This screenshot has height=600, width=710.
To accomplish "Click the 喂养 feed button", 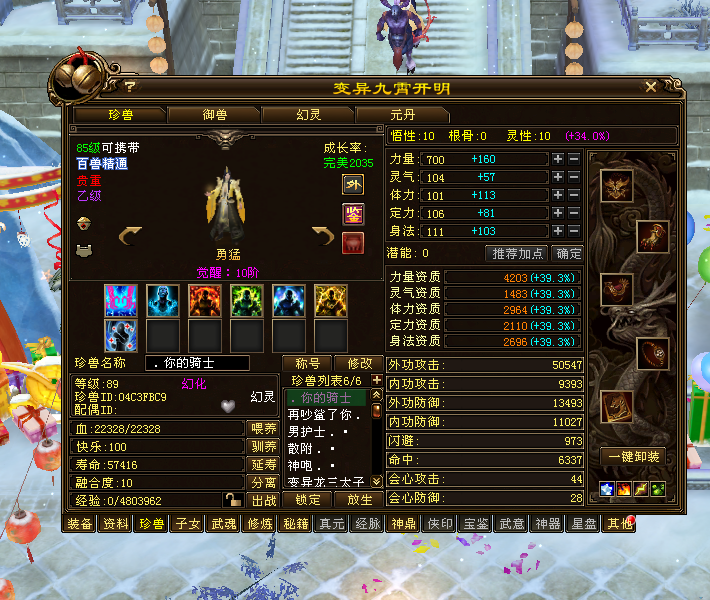I will point(262,429).
